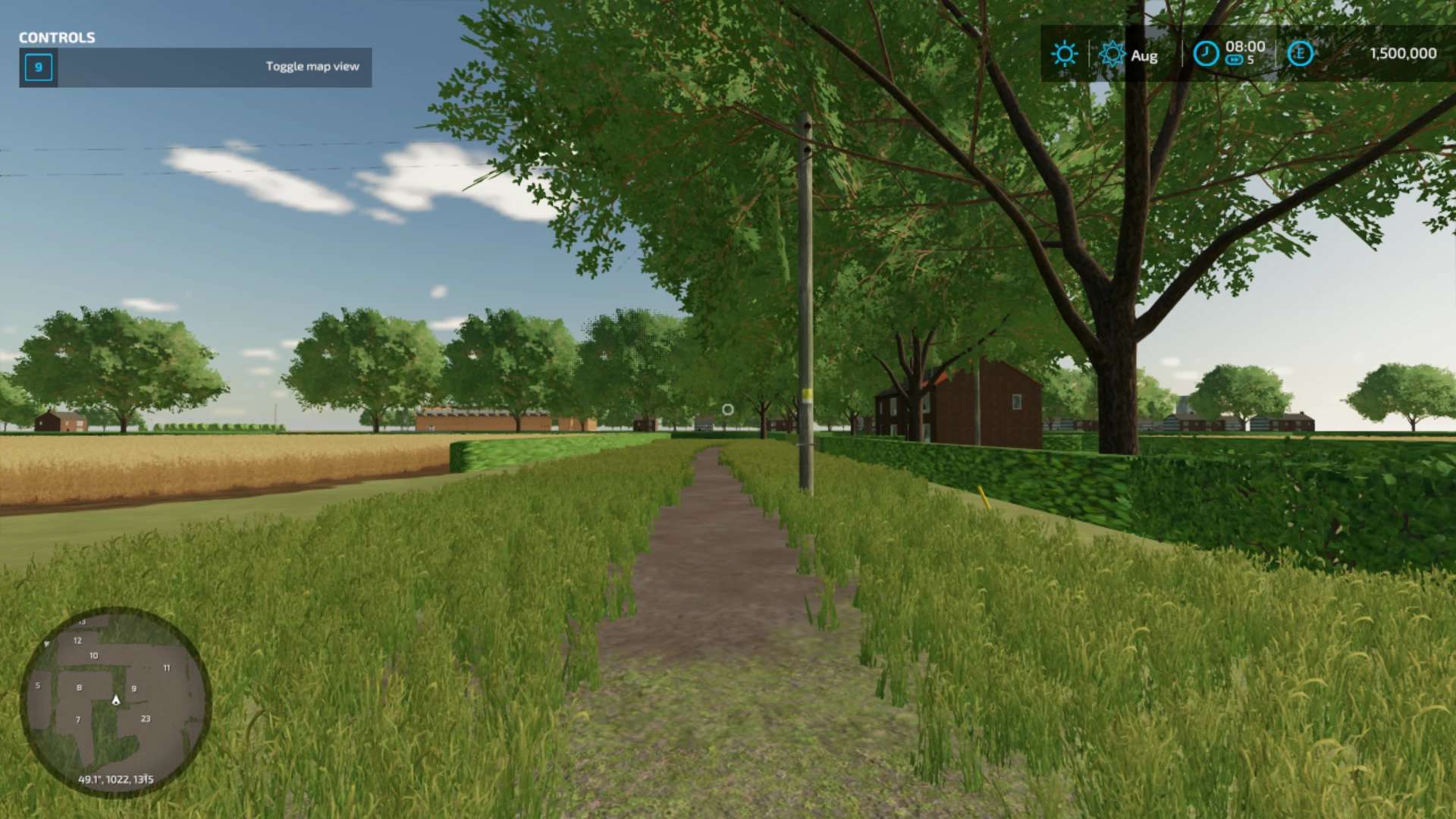Click the sunny weather icon
Image resolution: width=1456 pixels, height=819 pixels.
[x=1064, y=54]
